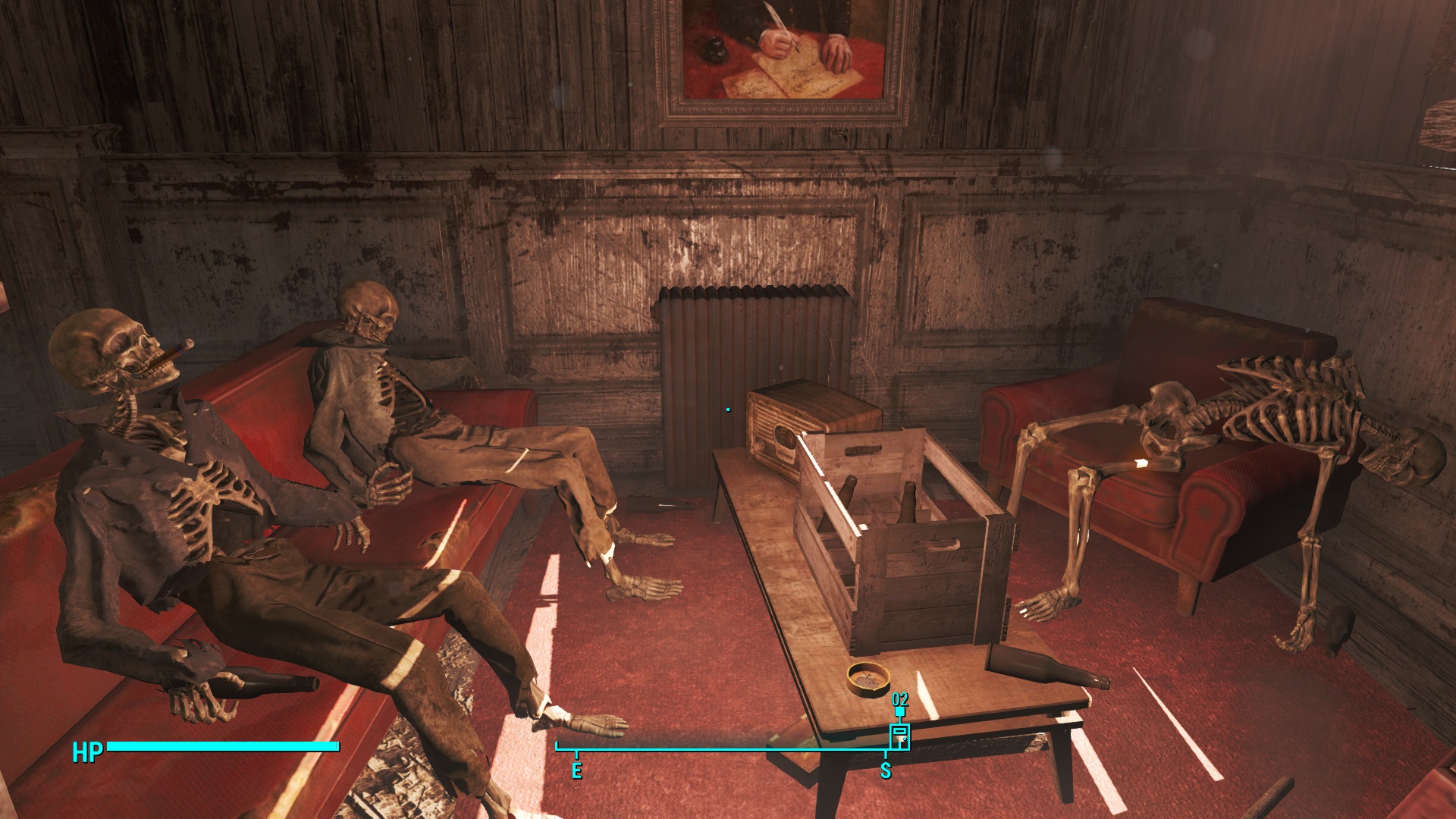Select the compass bar's East tick
Screen dimensions: 1456x819
coord(576,755)
